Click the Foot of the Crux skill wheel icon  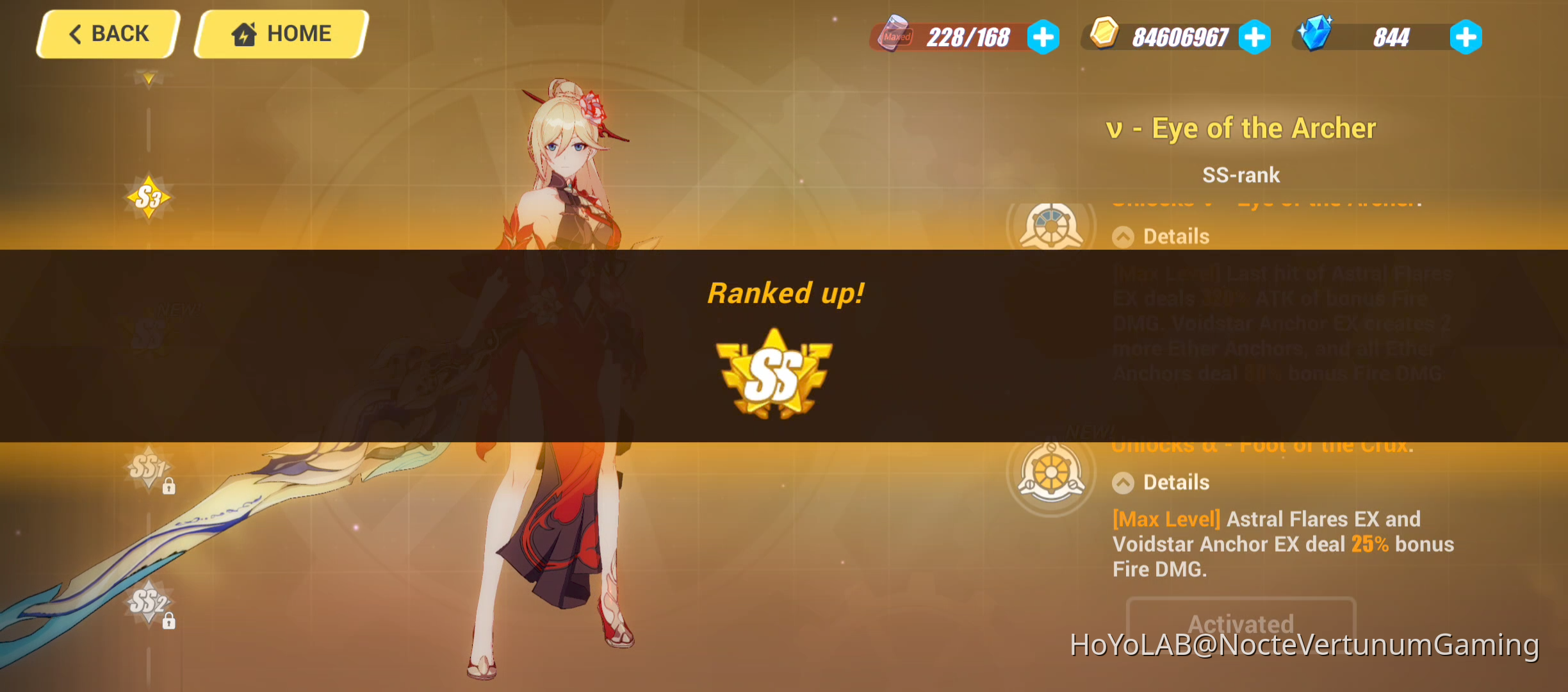[1050, 471]
